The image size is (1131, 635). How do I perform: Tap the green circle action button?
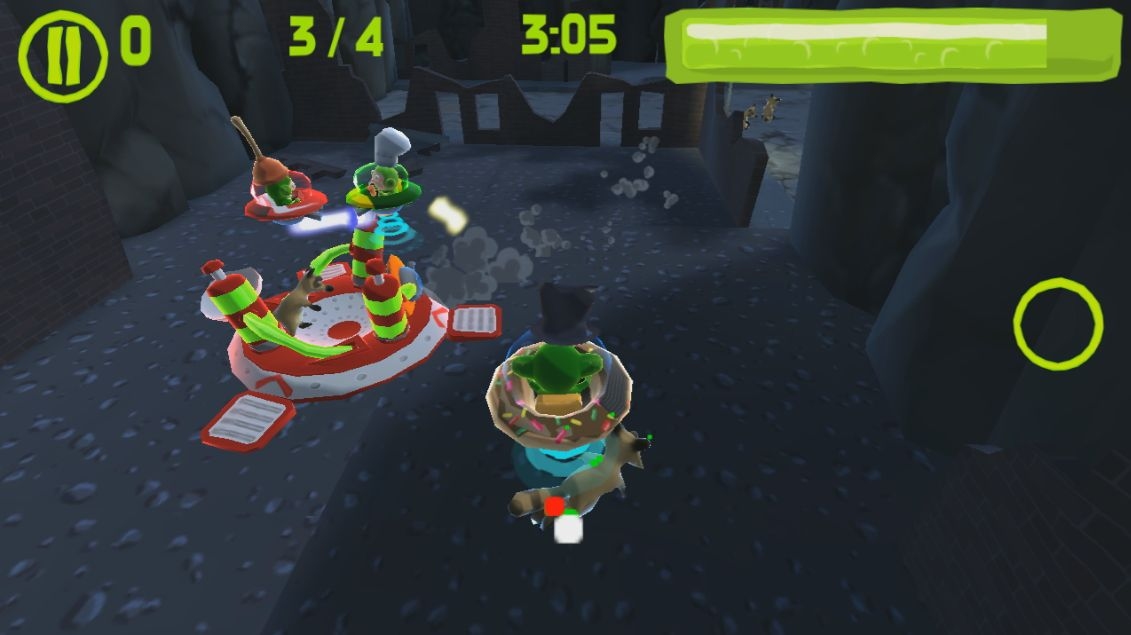click(1057, 324)
